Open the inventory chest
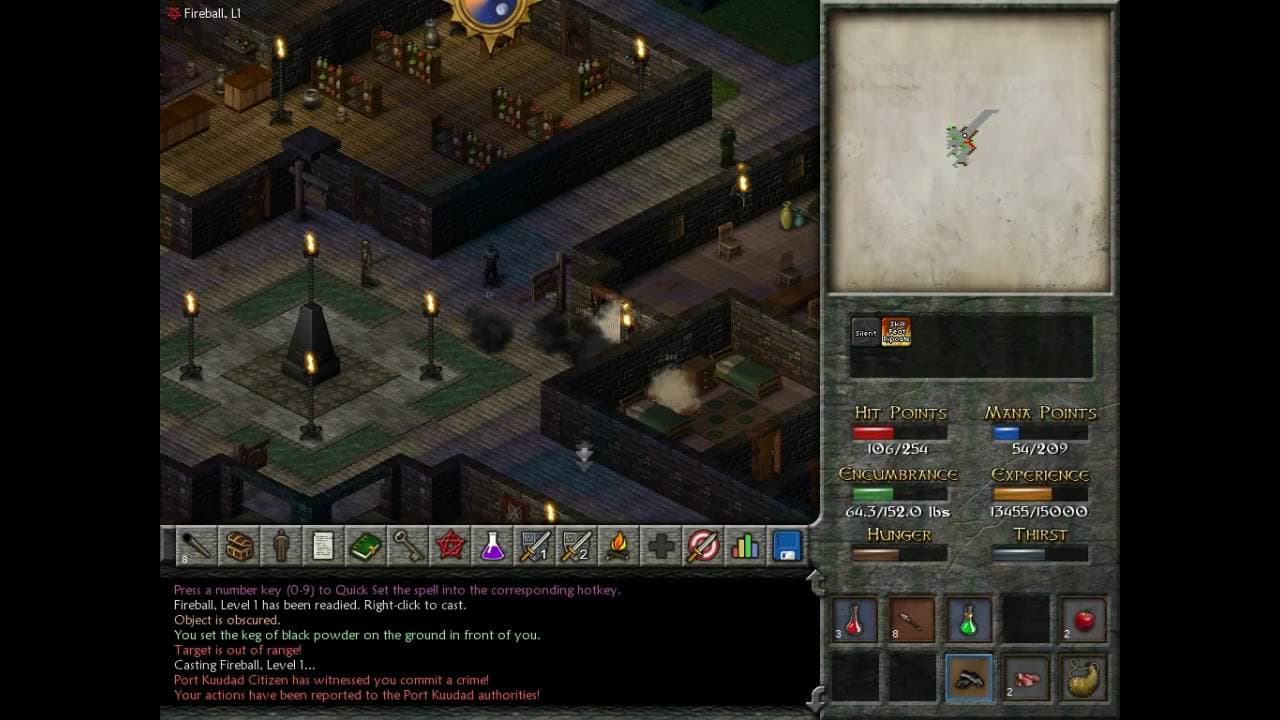 coord(238,547)
